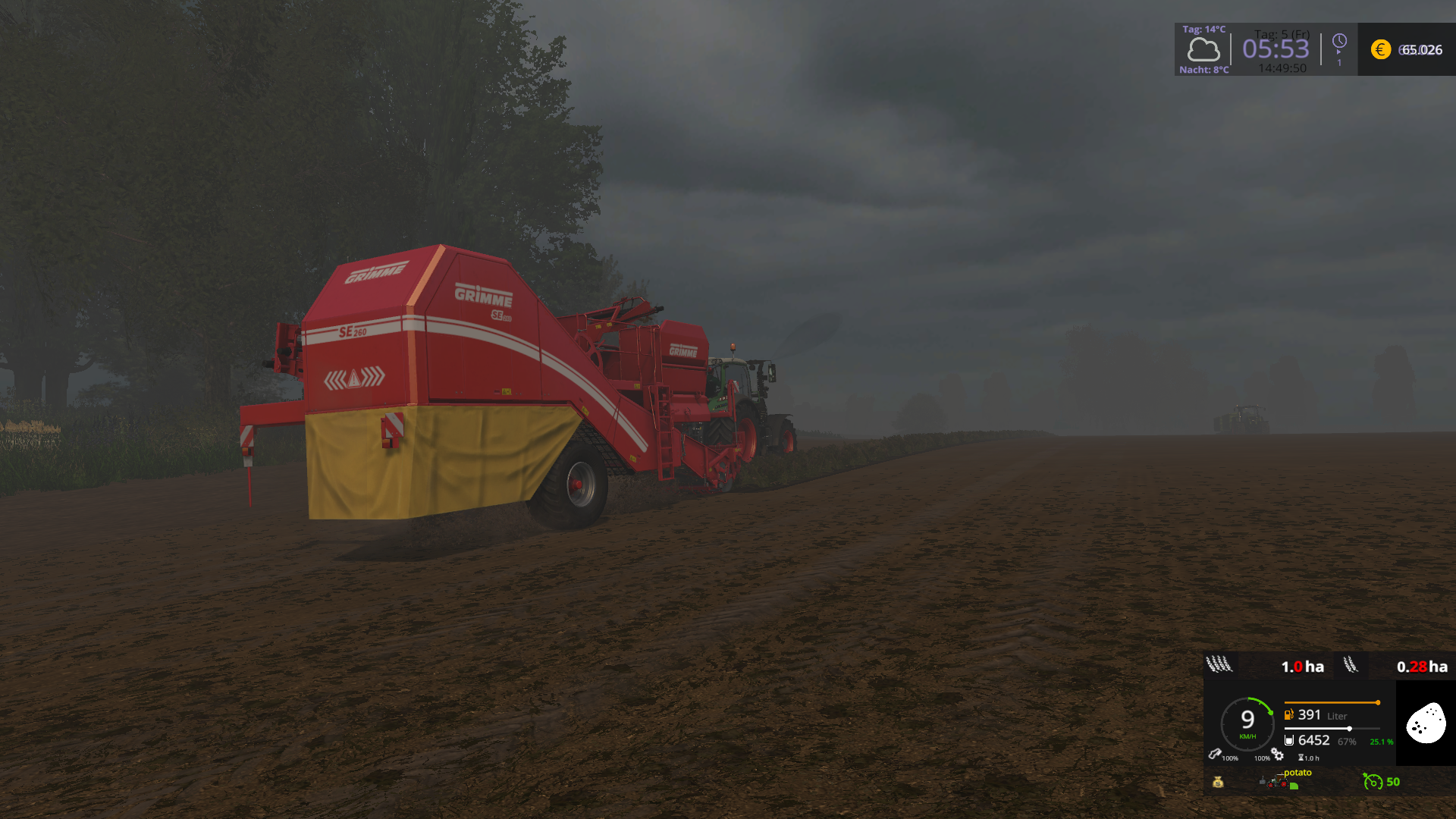Click the two-row crop area icon
This screenshot has height=819, width=1456.
1351,665
